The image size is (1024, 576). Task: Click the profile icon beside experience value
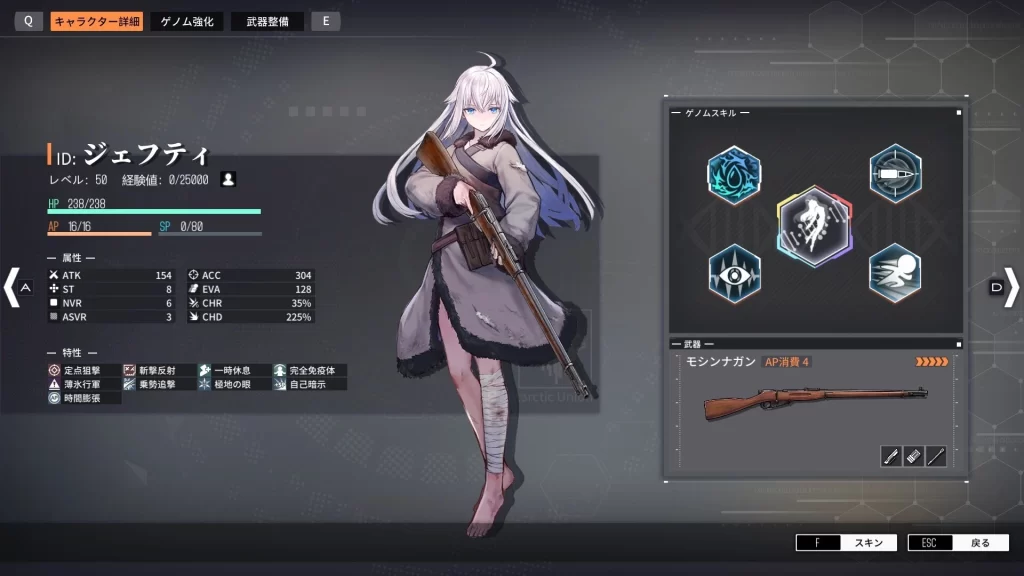click(229, 179)
